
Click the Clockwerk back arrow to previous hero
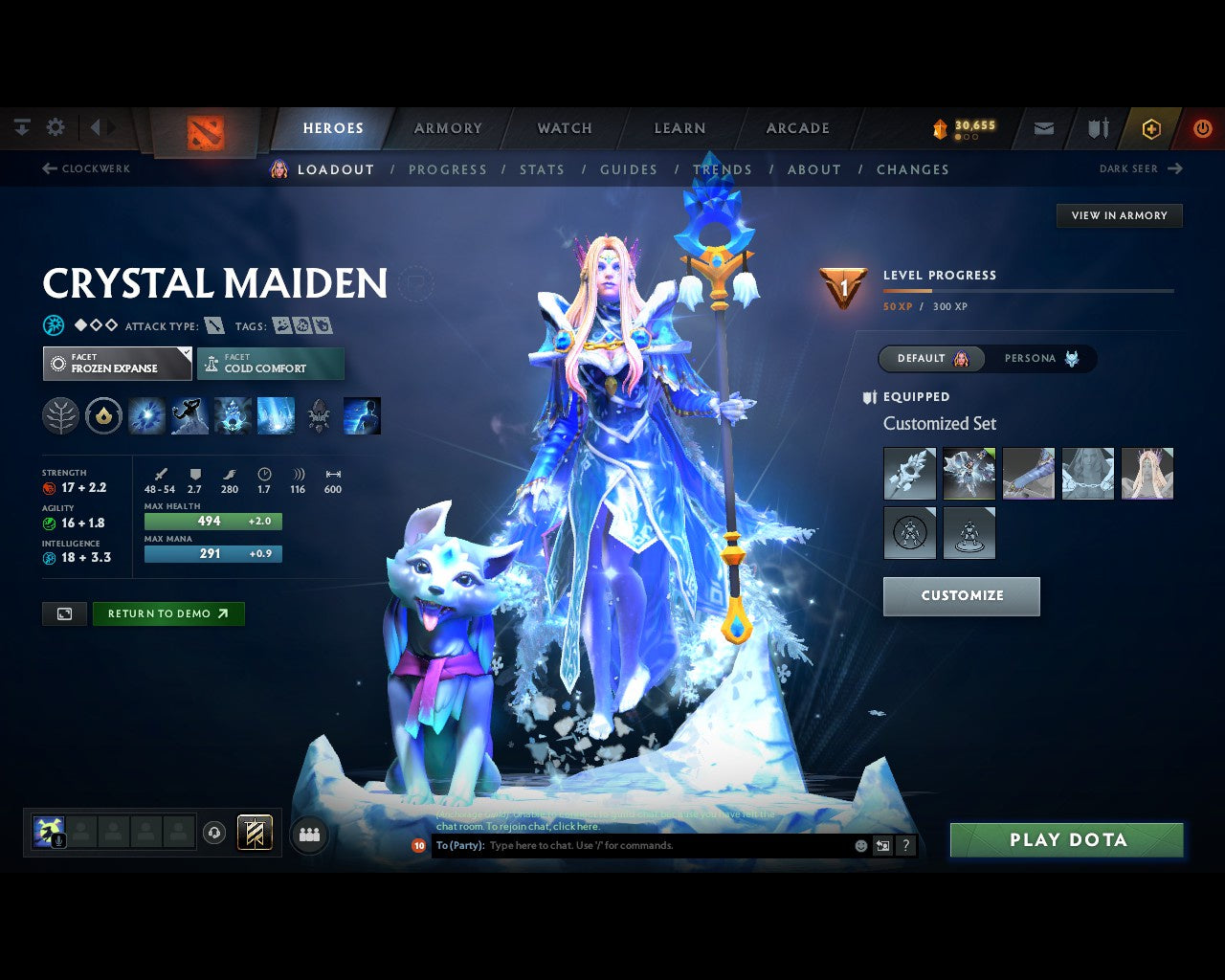[x=48, y=168]
